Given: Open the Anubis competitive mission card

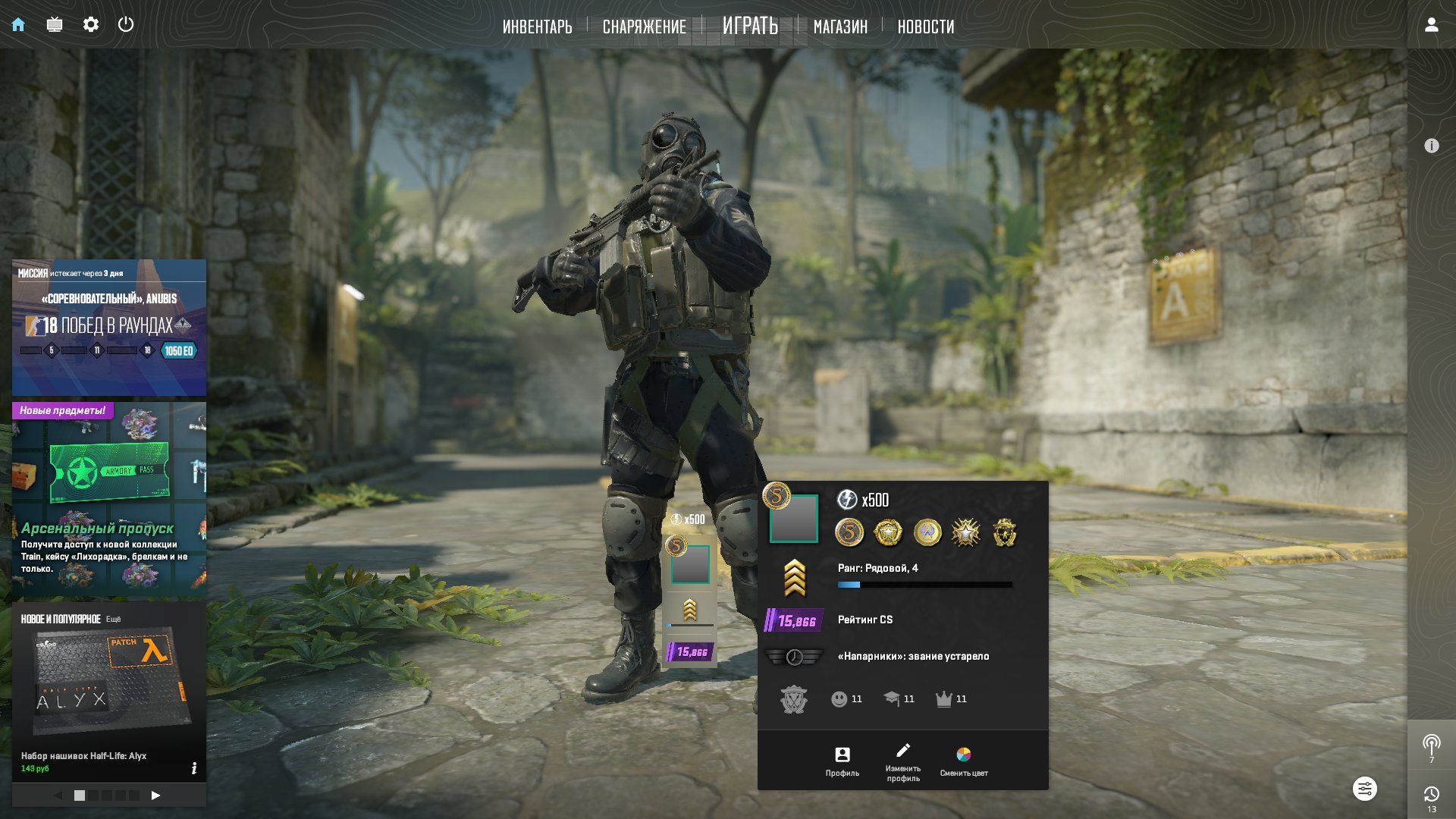Looking at the screenshot, I should [109, 328].
